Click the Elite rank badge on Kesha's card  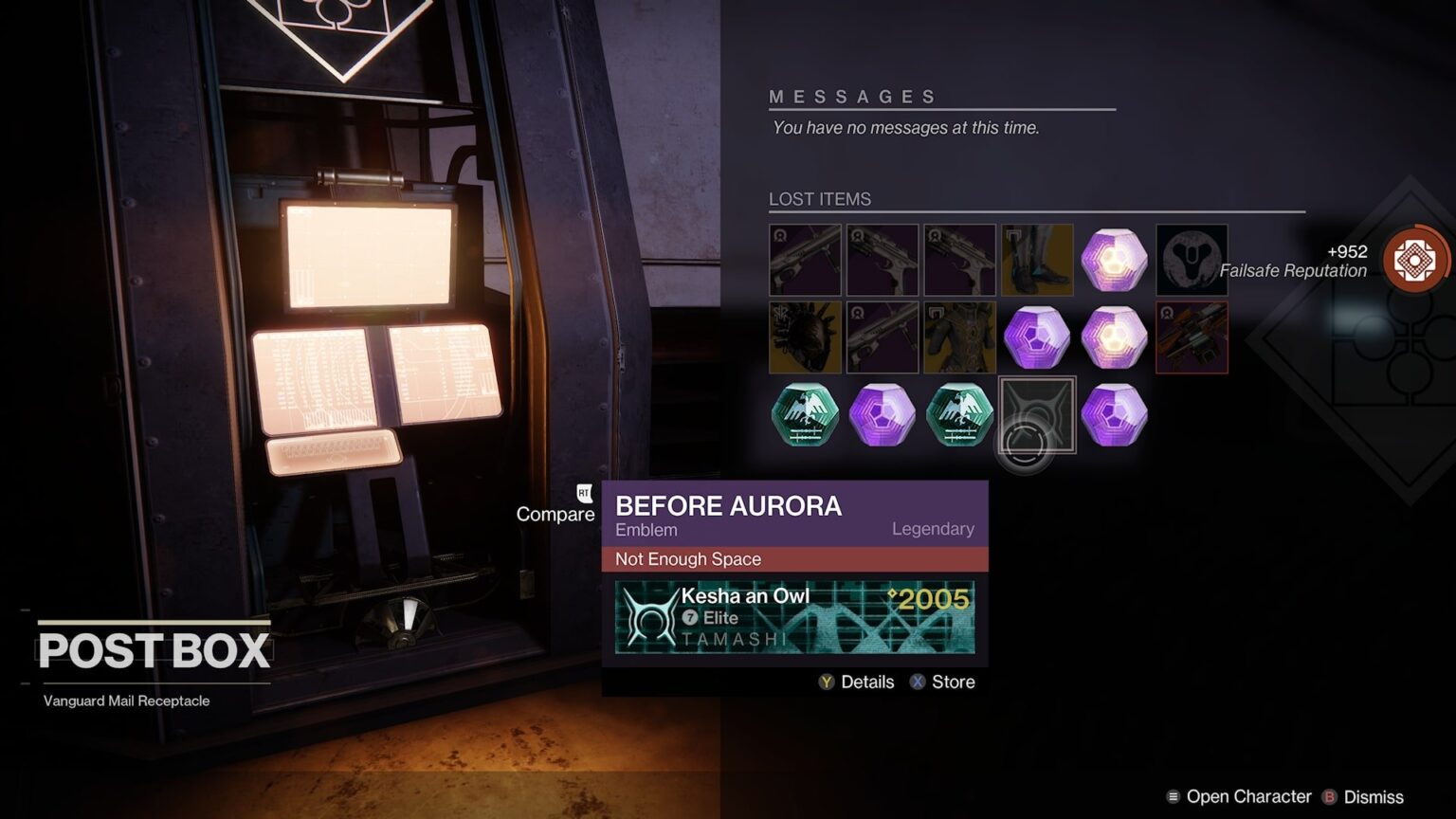688,618
